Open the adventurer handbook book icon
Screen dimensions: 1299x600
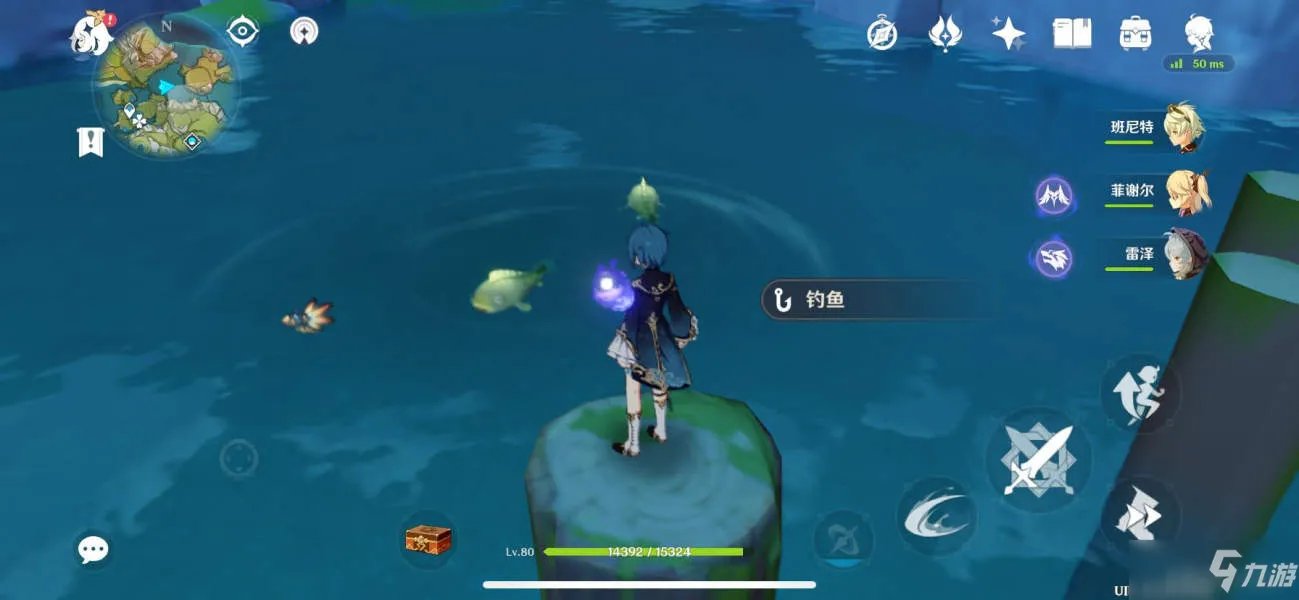click(x=1071, y=35)
